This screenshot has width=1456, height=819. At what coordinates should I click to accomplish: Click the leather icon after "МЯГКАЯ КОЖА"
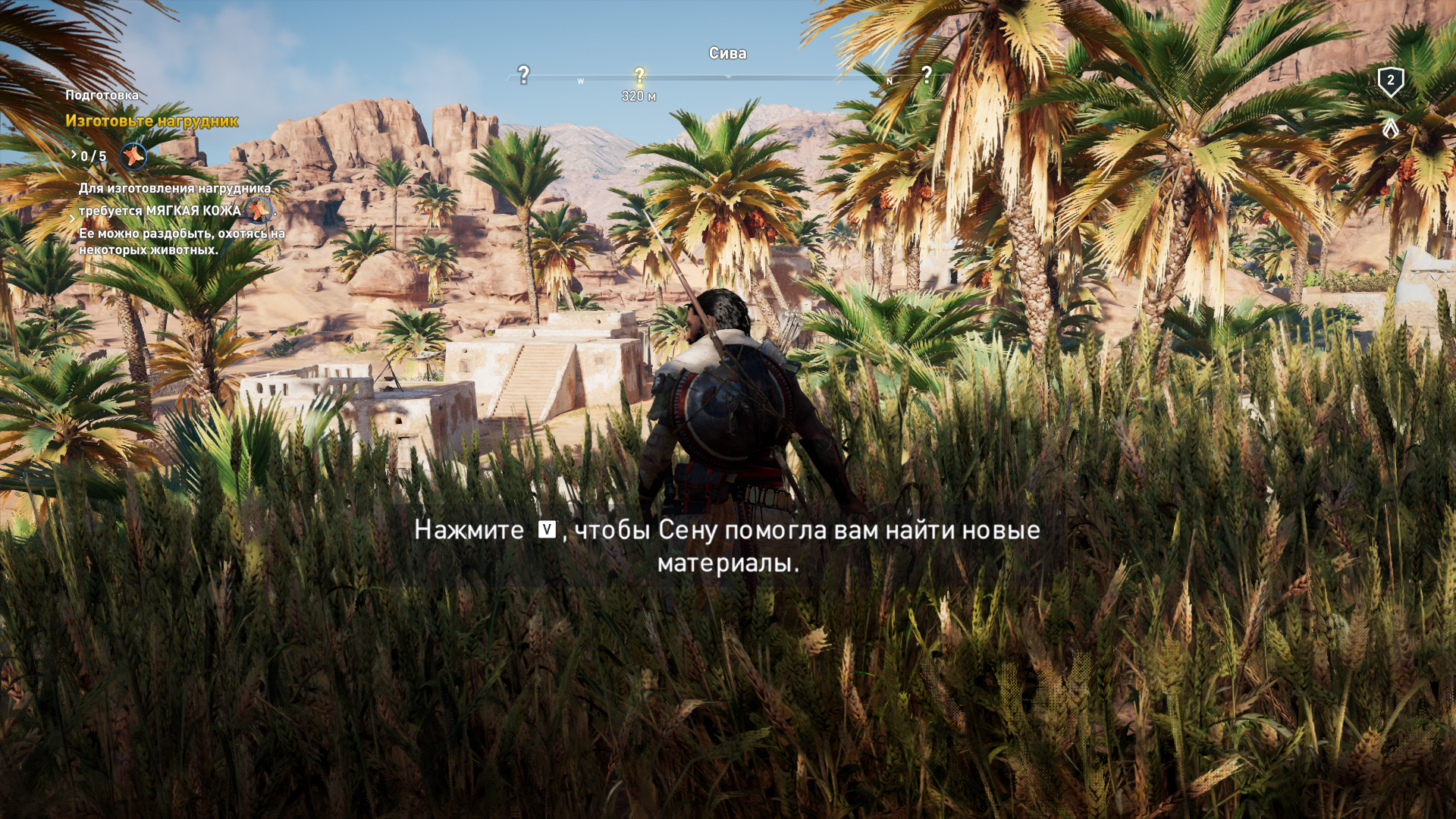coord(259,210)
